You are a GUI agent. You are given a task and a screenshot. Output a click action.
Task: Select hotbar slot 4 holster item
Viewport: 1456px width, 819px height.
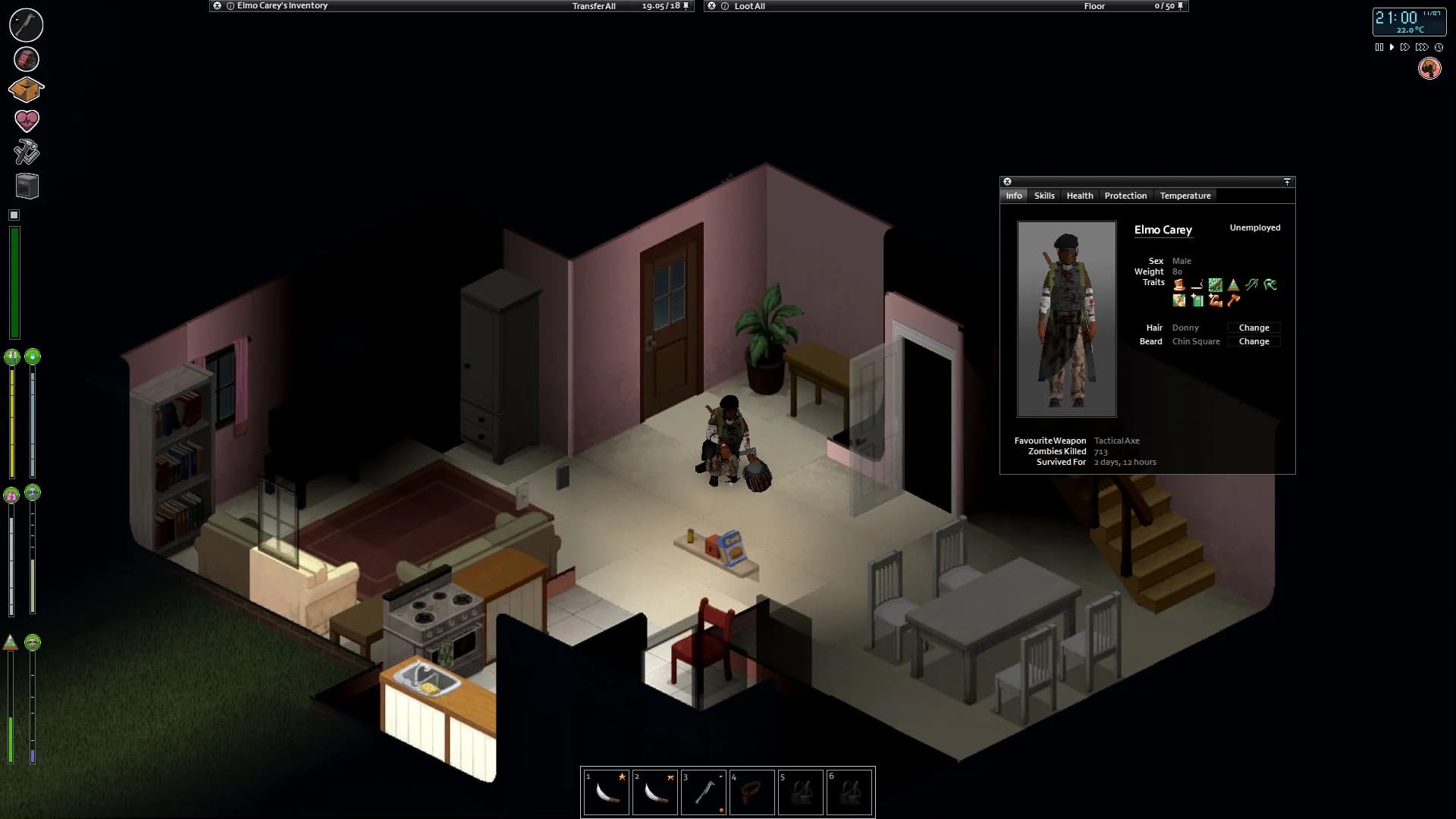point(752,792)
